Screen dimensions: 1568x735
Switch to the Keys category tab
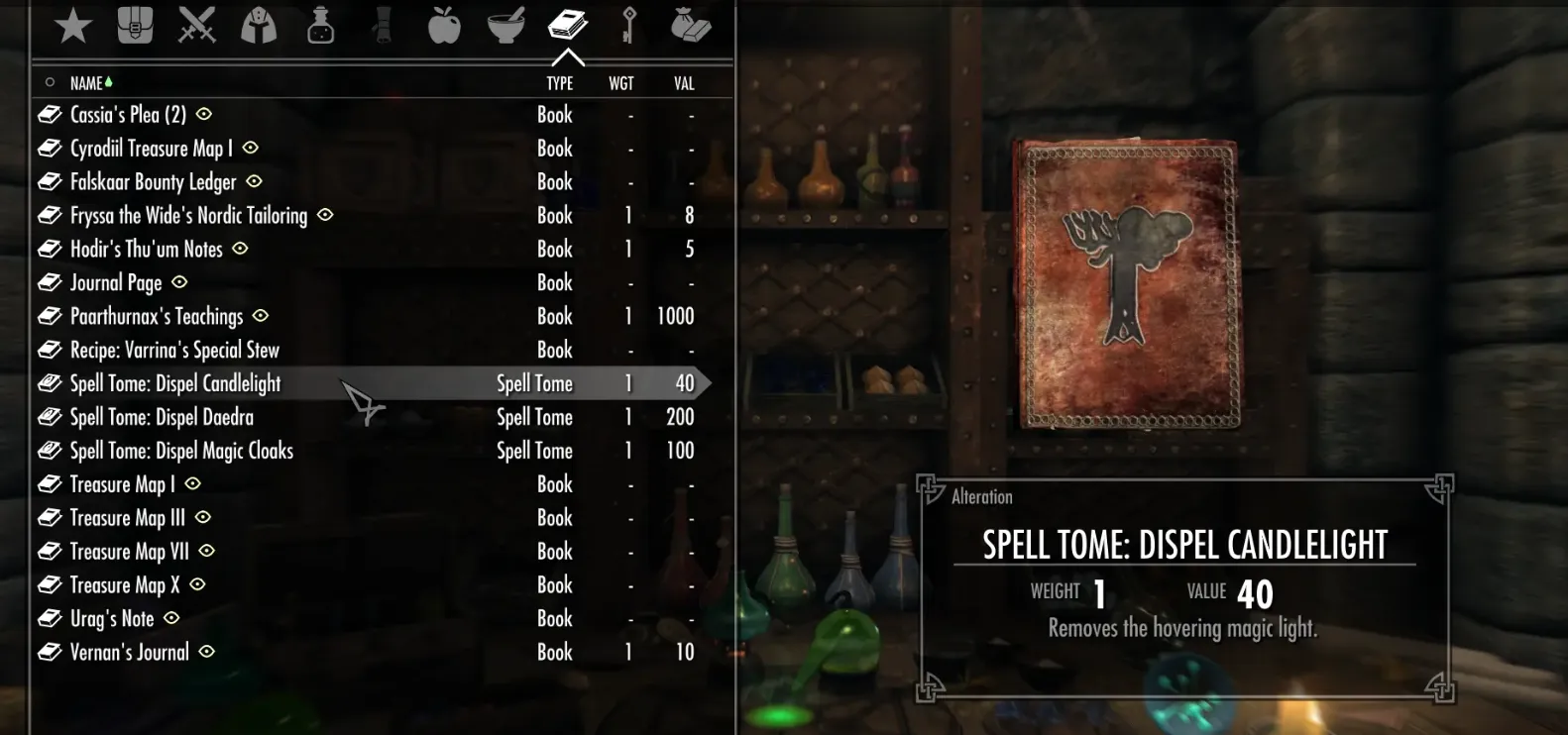(x=628, y=26)
